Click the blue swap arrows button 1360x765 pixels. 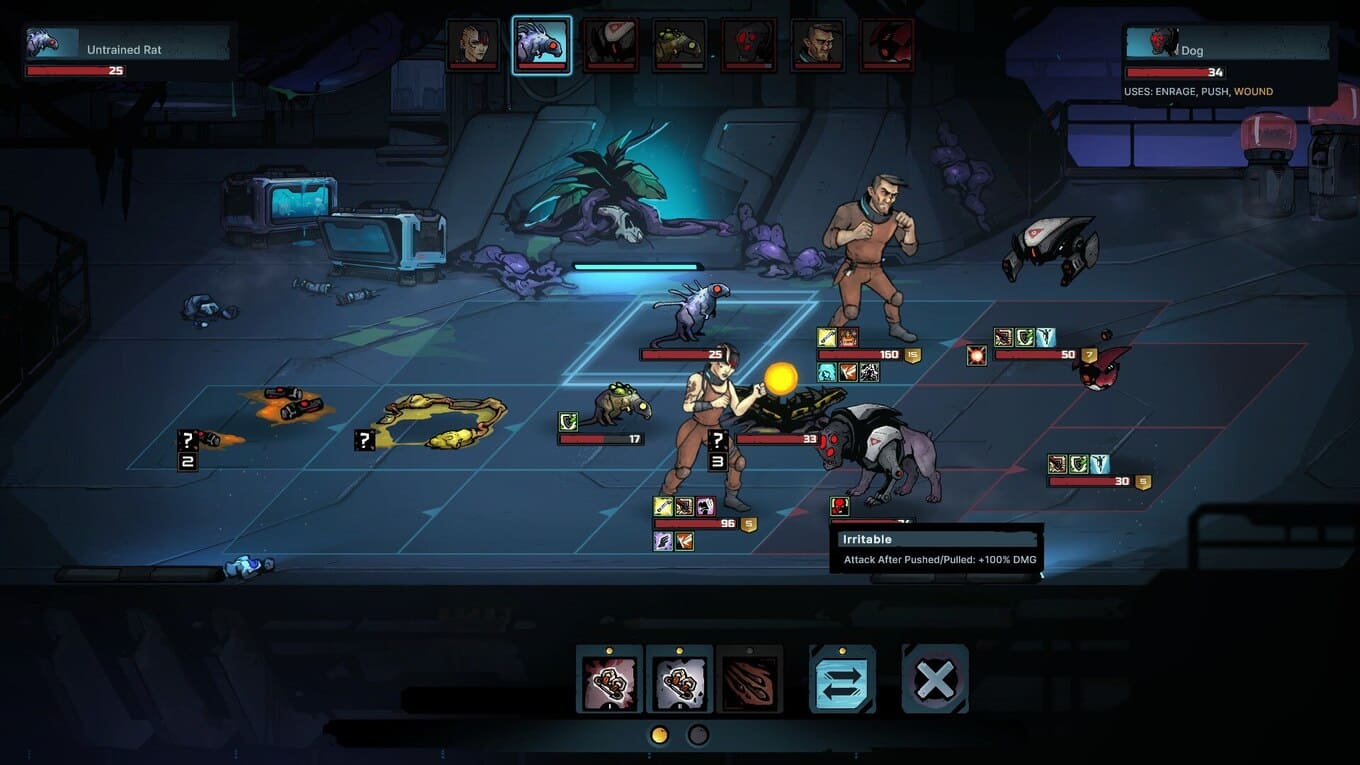click(842, 678)
